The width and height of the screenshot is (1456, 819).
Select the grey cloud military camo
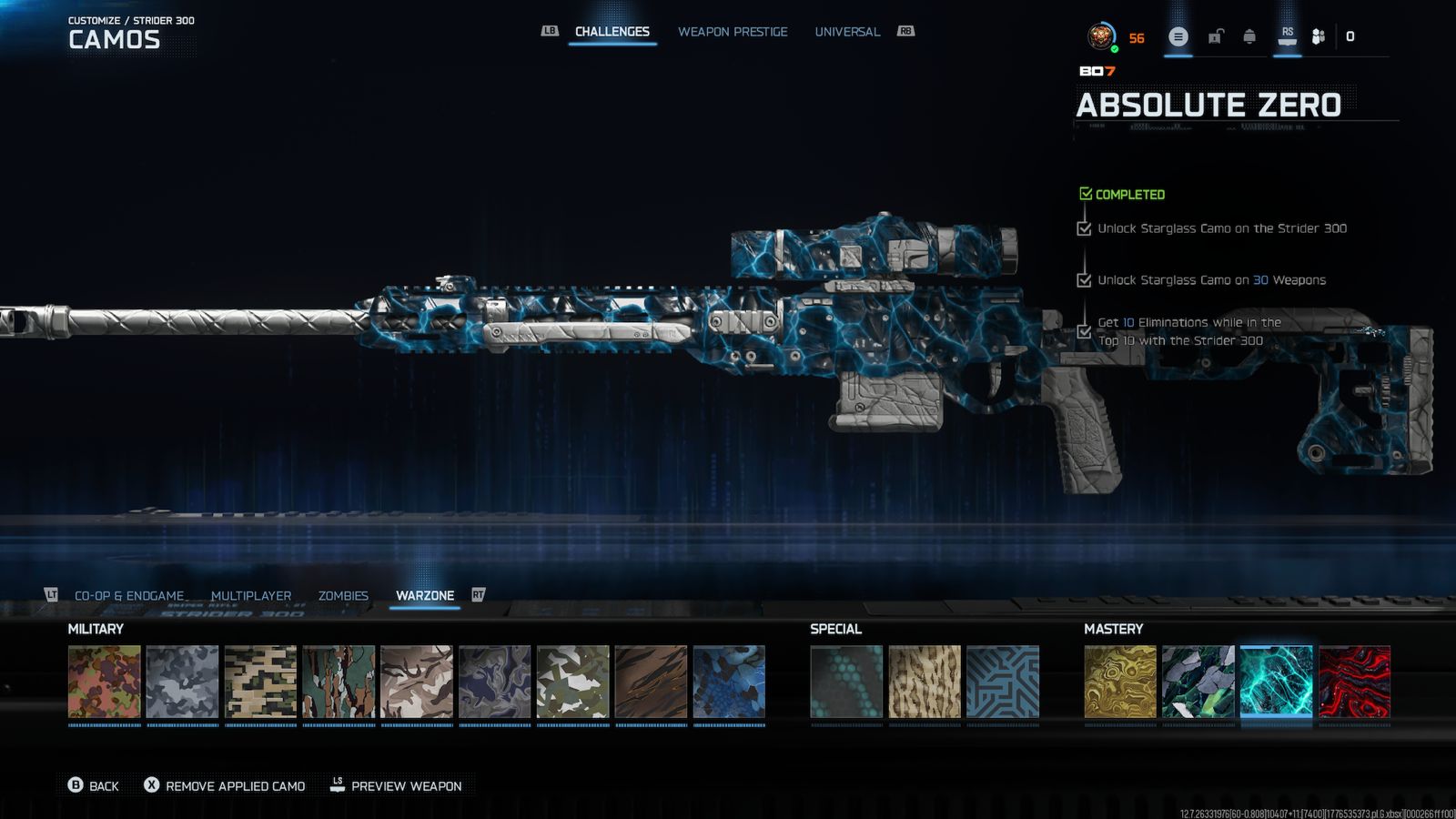(182, 682)
